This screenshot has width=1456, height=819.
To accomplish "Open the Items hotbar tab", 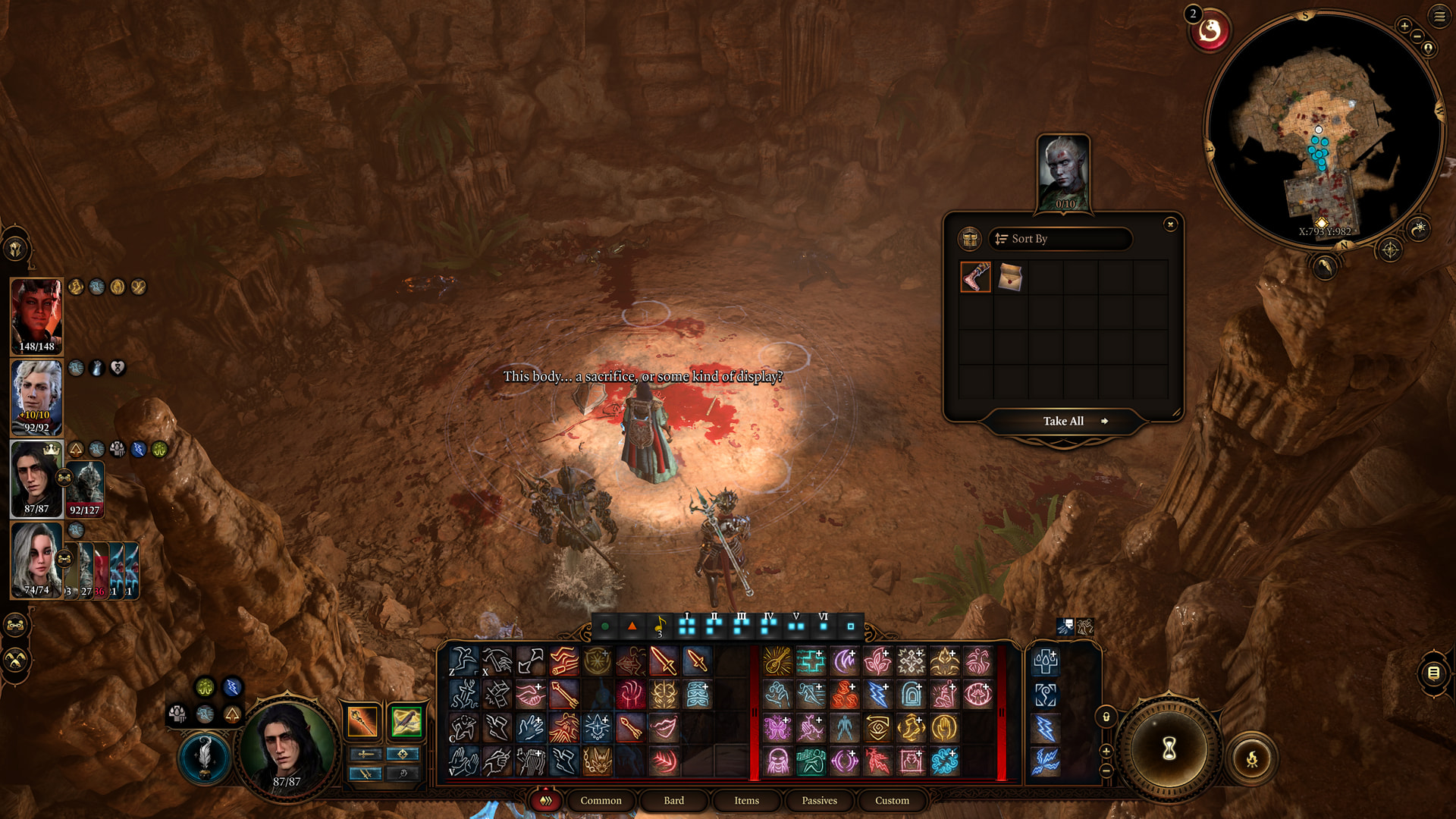I will (x=746, y=801).
